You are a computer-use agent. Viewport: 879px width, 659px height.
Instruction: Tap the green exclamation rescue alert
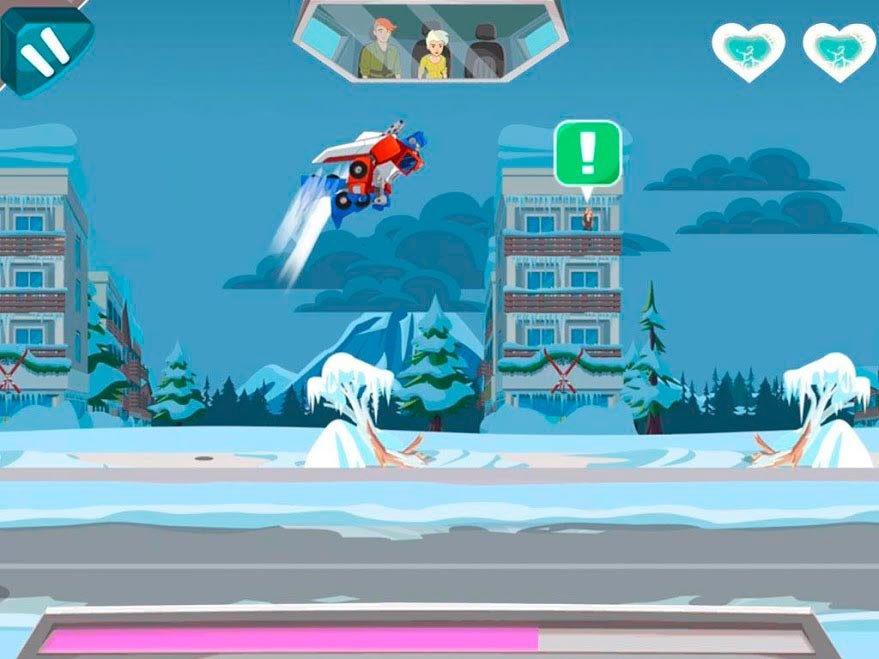pos(588,153)
